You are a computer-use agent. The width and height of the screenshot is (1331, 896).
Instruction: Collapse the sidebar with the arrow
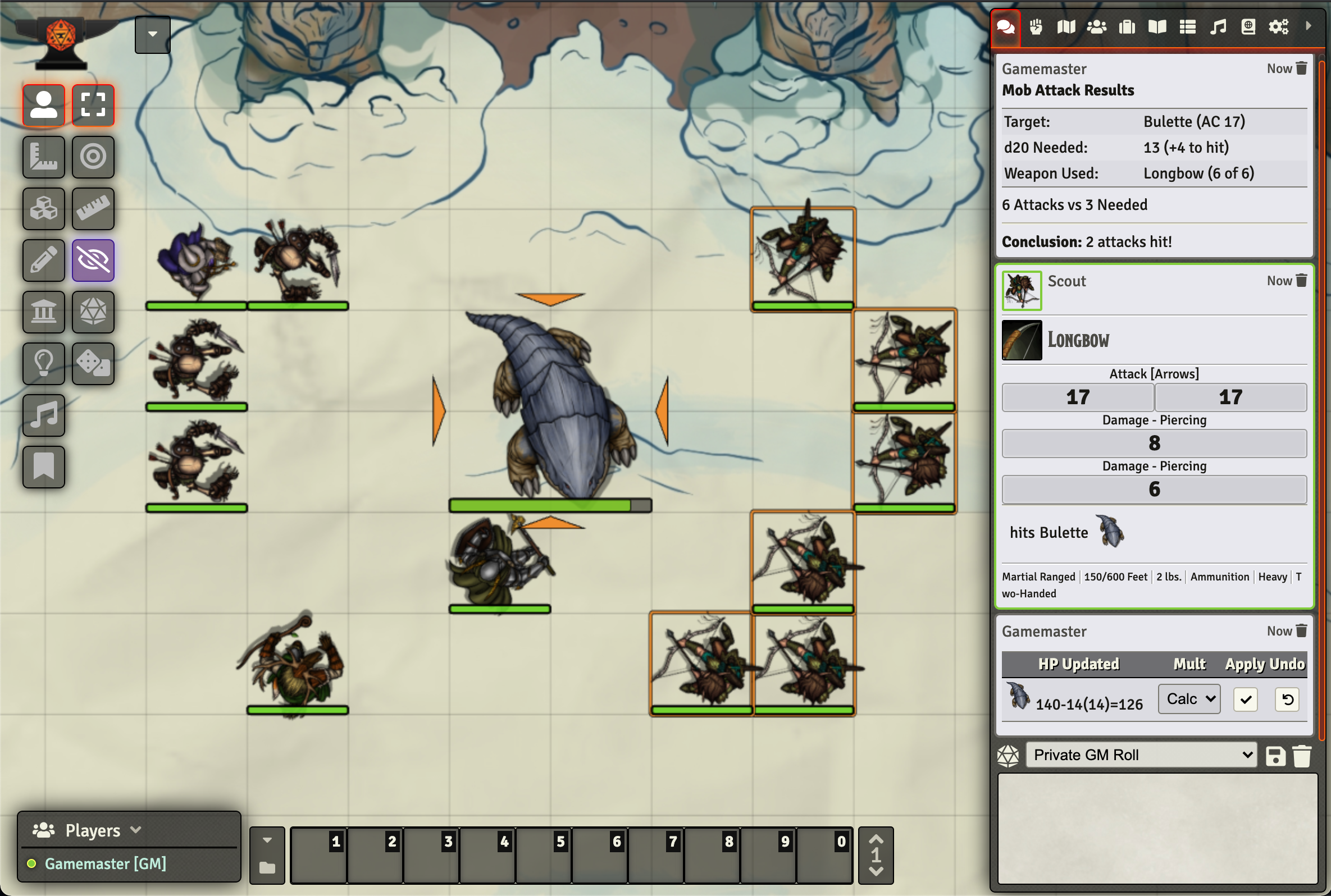click(x=1309, y=26)
